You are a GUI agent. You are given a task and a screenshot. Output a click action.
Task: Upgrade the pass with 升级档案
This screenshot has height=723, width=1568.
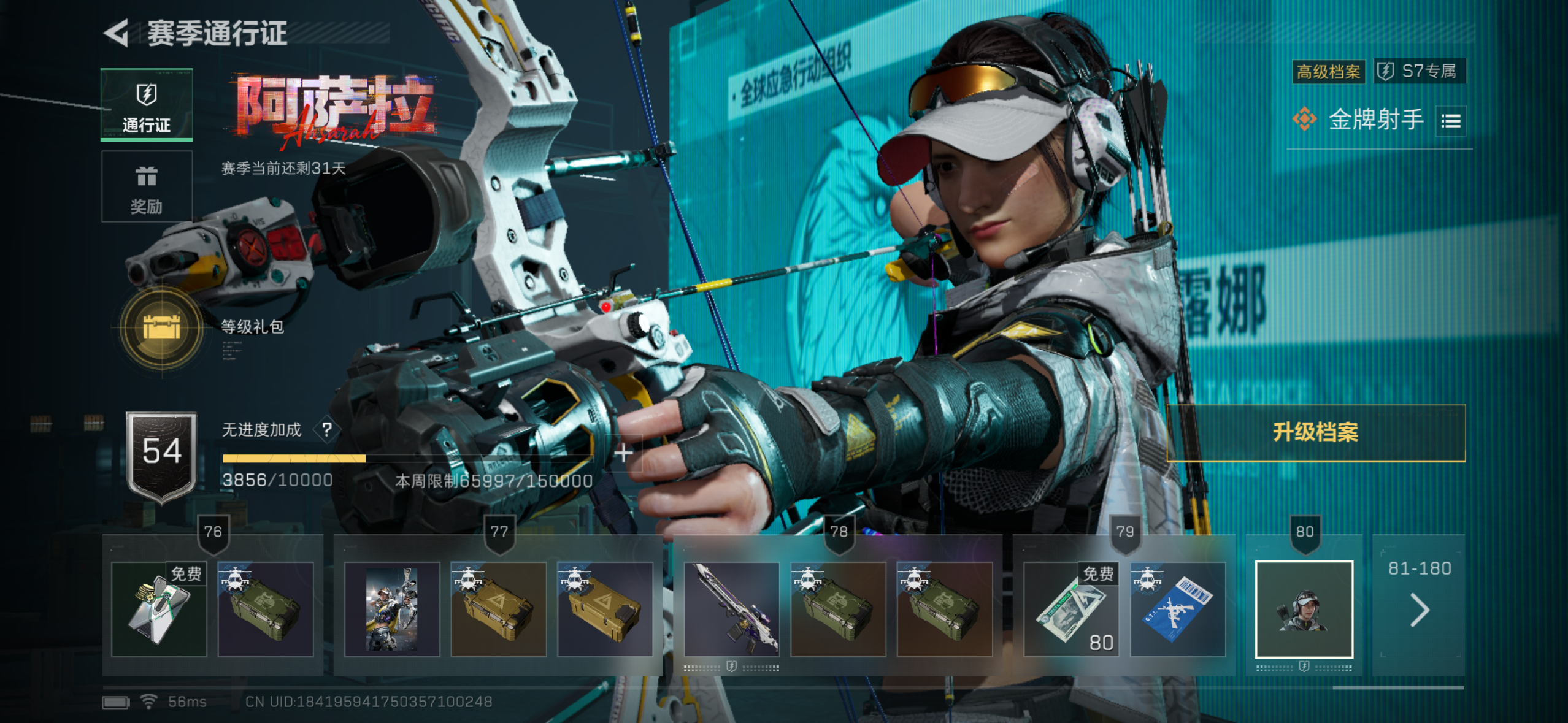click(x=1315, y=432)
